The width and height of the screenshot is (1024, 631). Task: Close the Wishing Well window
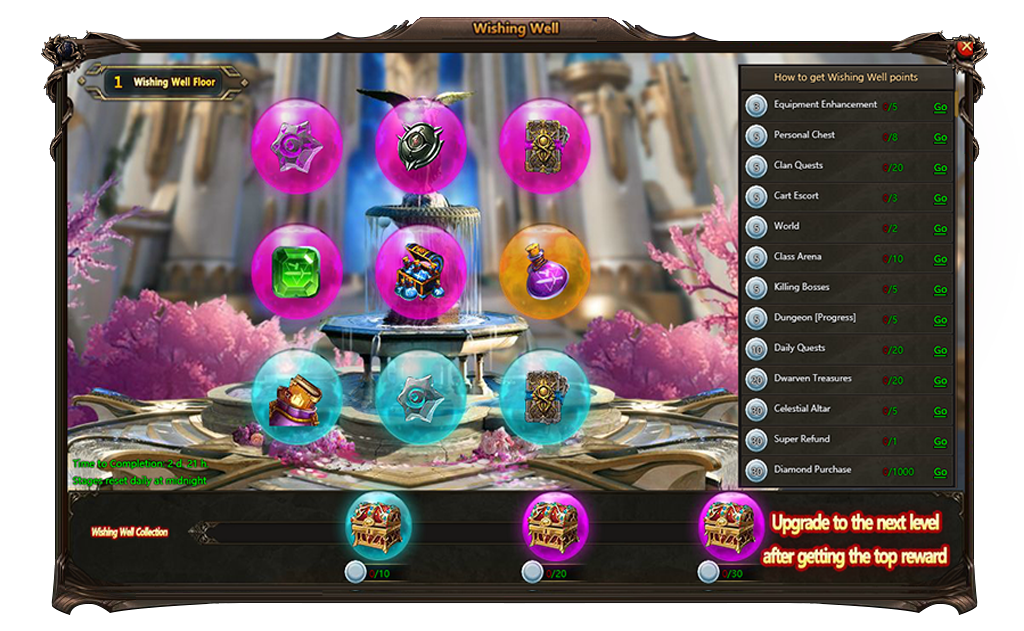[x=965, y=47]
